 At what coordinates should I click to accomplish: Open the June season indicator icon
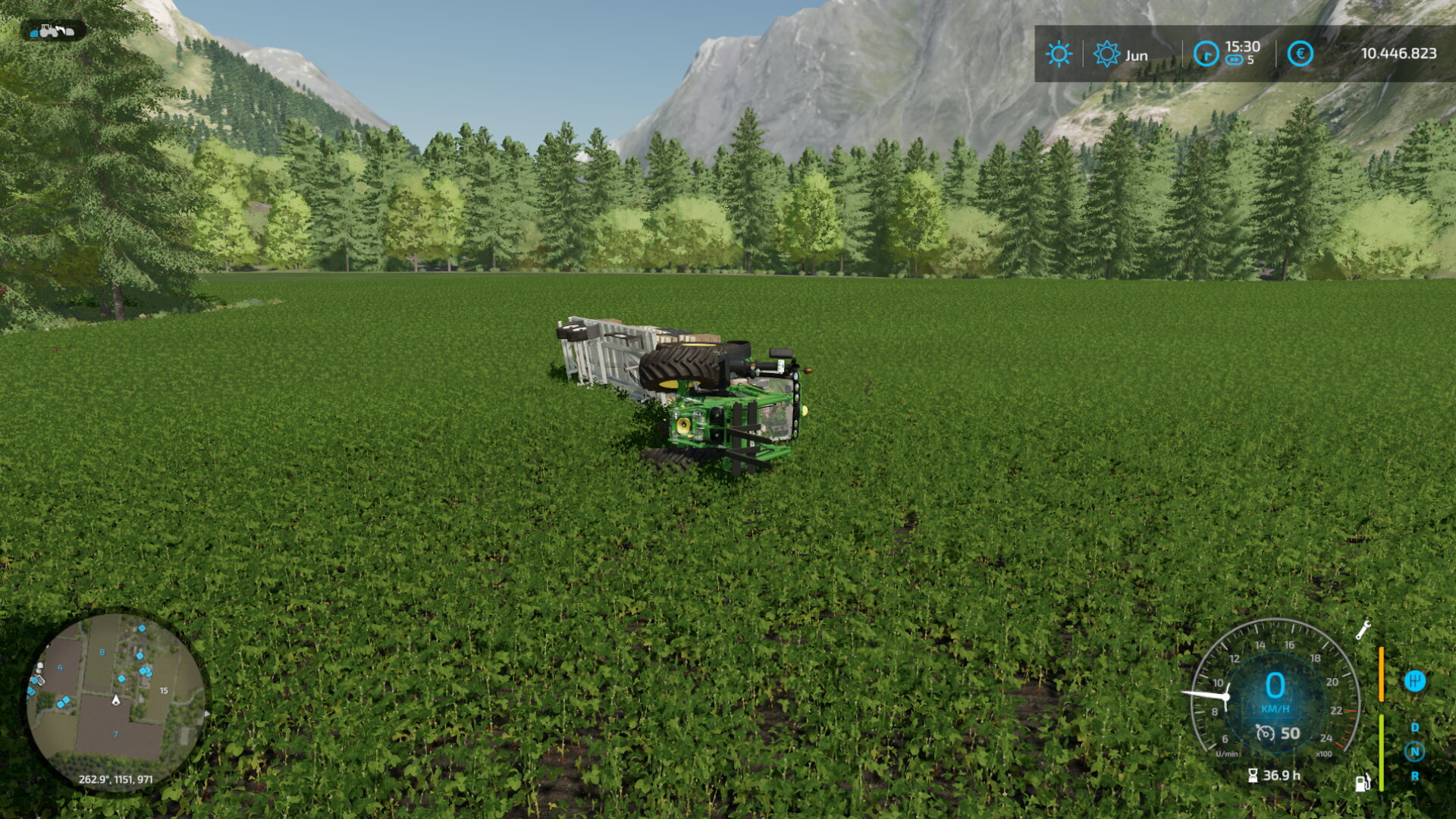1106,54
